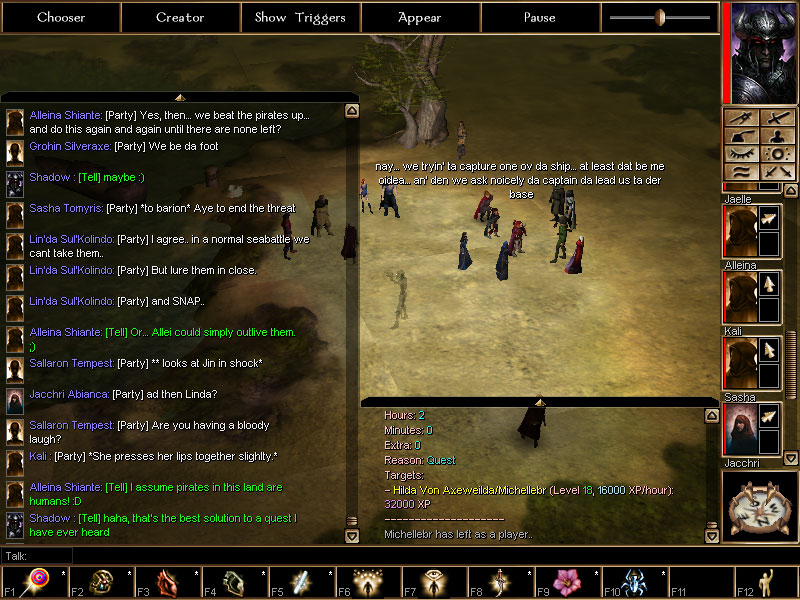
Task: Pause the game
Action: tap(540, 17)
